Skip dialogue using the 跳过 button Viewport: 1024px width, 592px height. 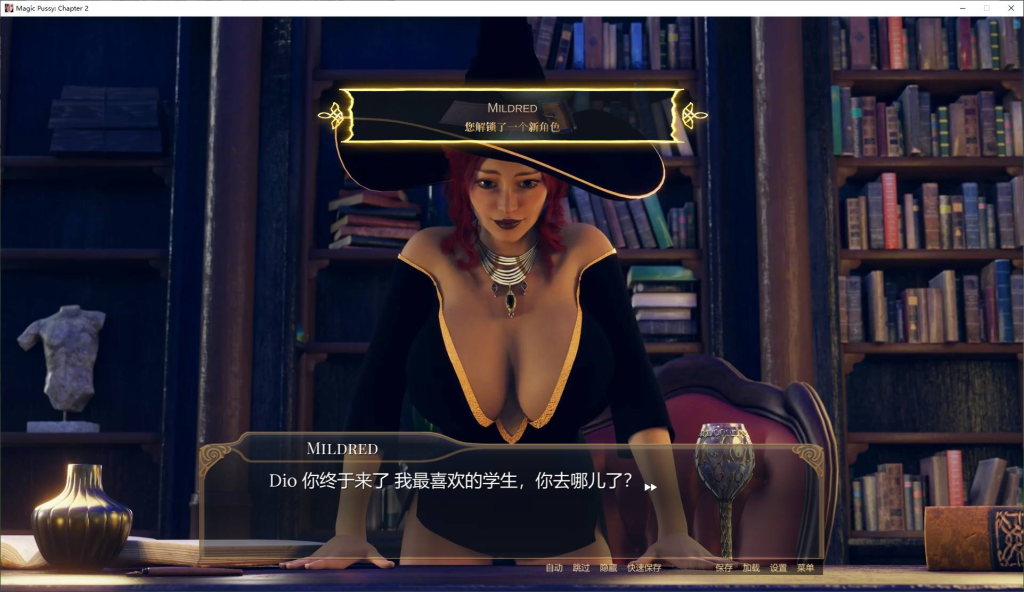pyautogui.click(x=581, y=568)
